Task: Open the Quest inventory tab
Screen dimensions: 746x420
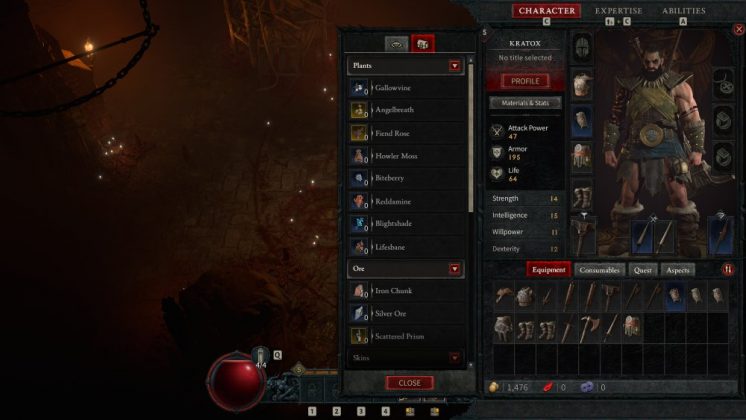Action: pos(643,269)
